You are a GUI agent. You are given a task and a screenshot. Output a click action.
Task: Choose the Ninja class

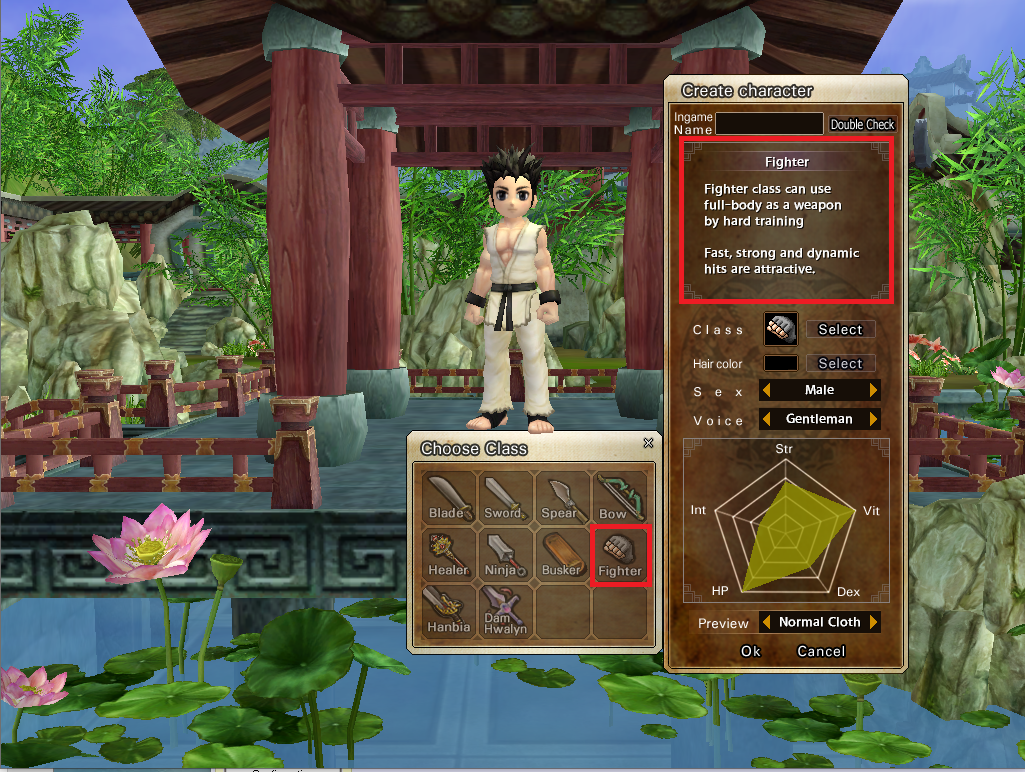point(504,554)
